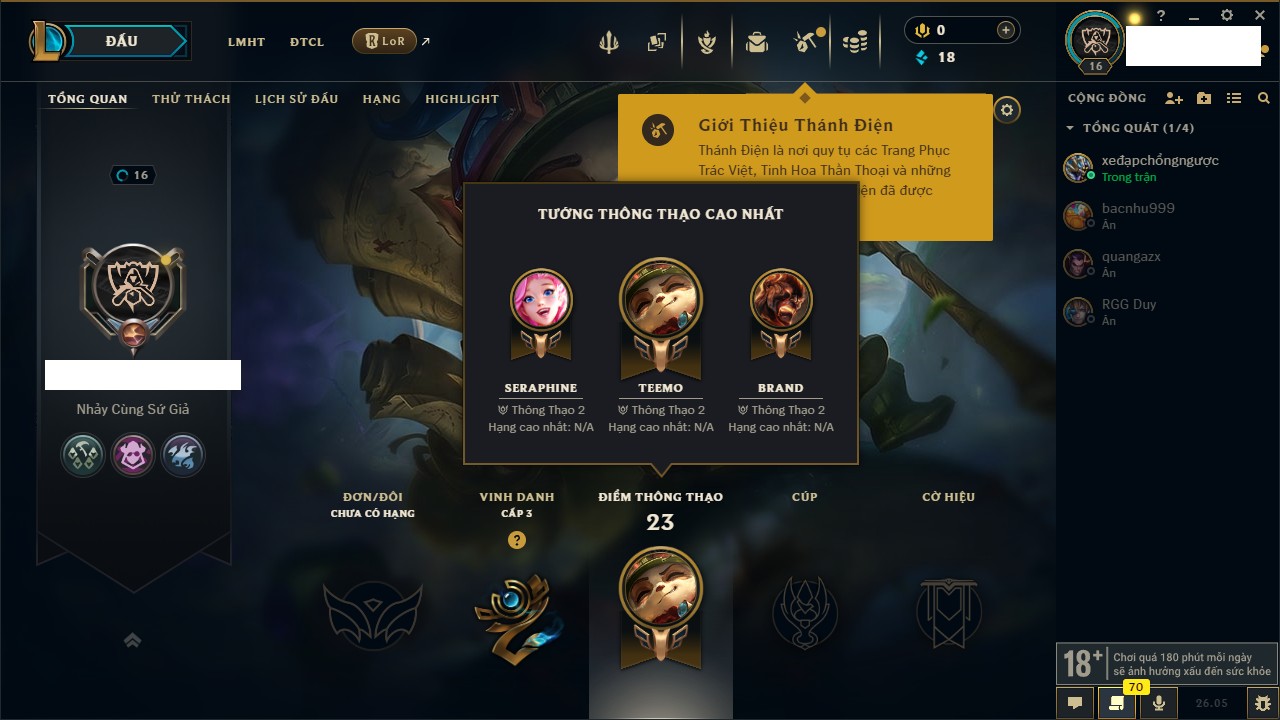The image size is (1280, 720).
Task: Search the friends list
Action: click(1264, 98)
